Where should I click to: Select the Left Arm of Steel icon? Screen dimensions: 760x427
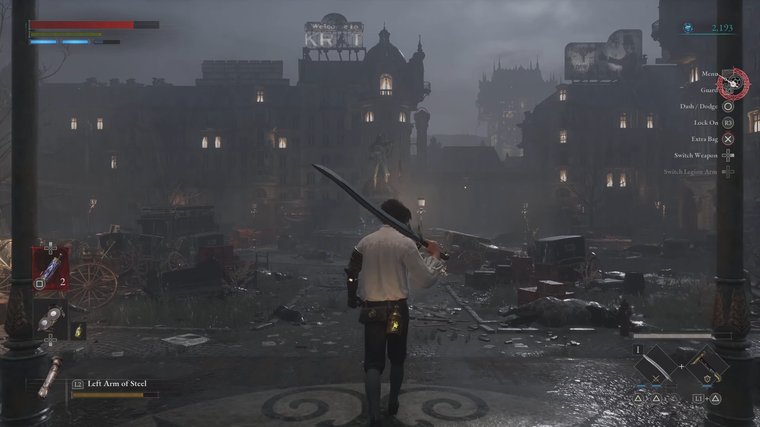pos(49,375)
